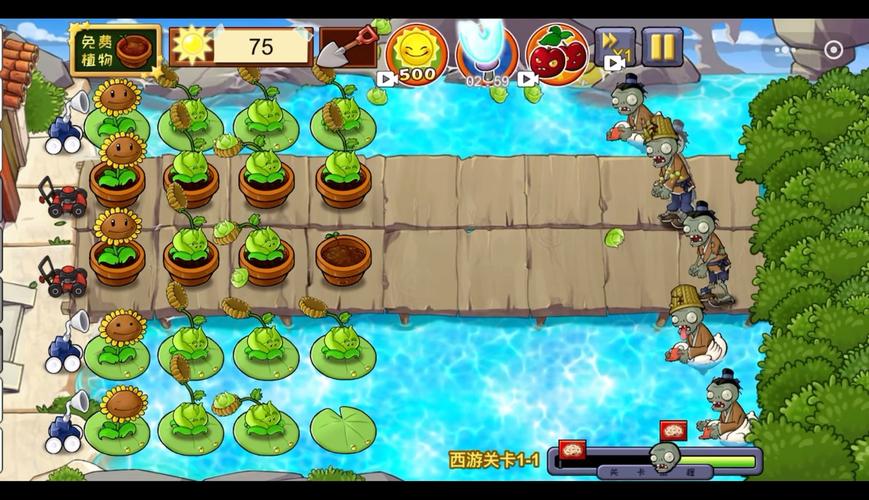Click the circular target overlay button
869x500 pixels.
point(833,50)
